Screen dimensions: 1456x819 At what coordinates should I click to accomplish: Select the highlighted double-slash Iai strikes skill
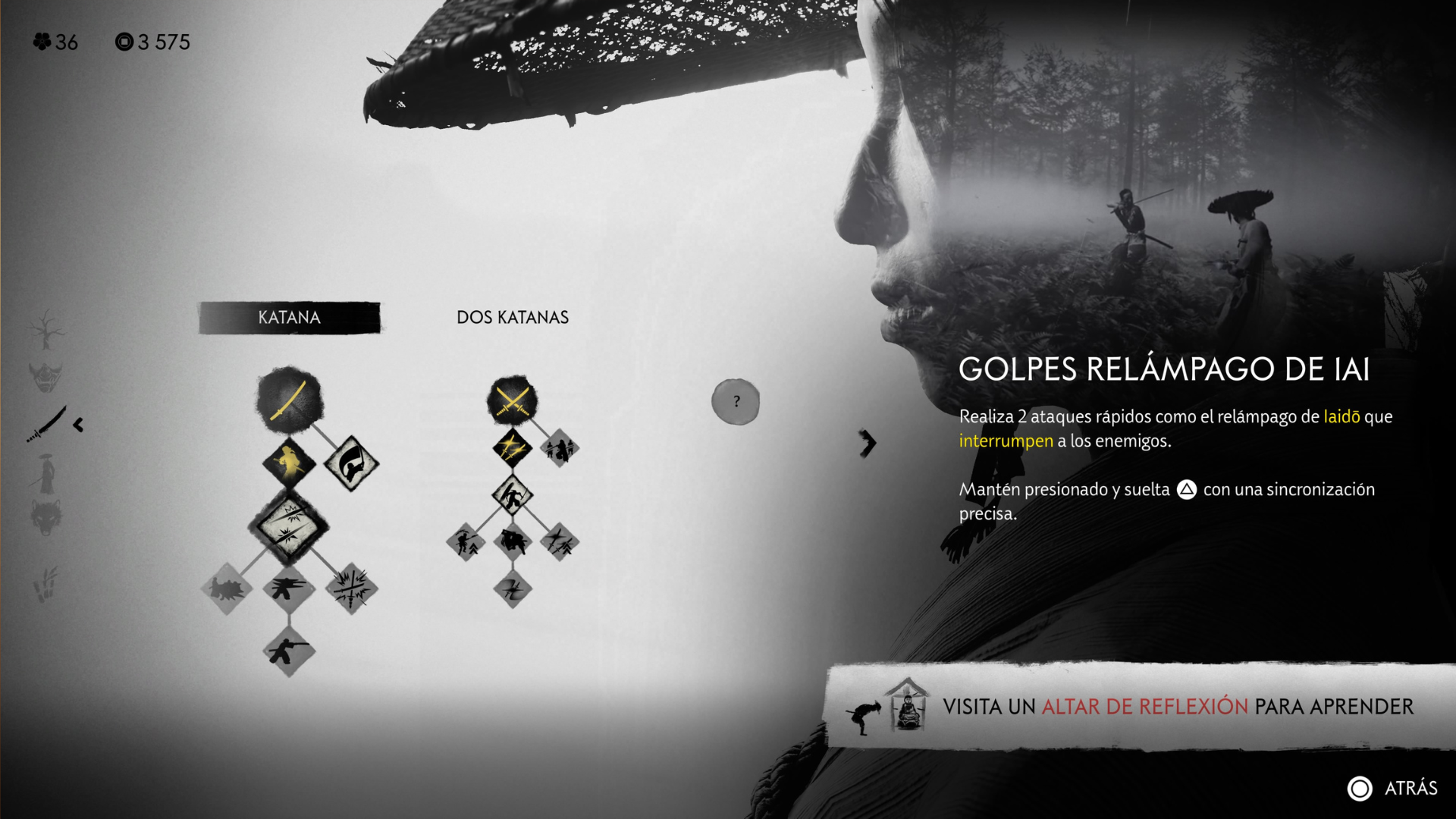(289, 526)
